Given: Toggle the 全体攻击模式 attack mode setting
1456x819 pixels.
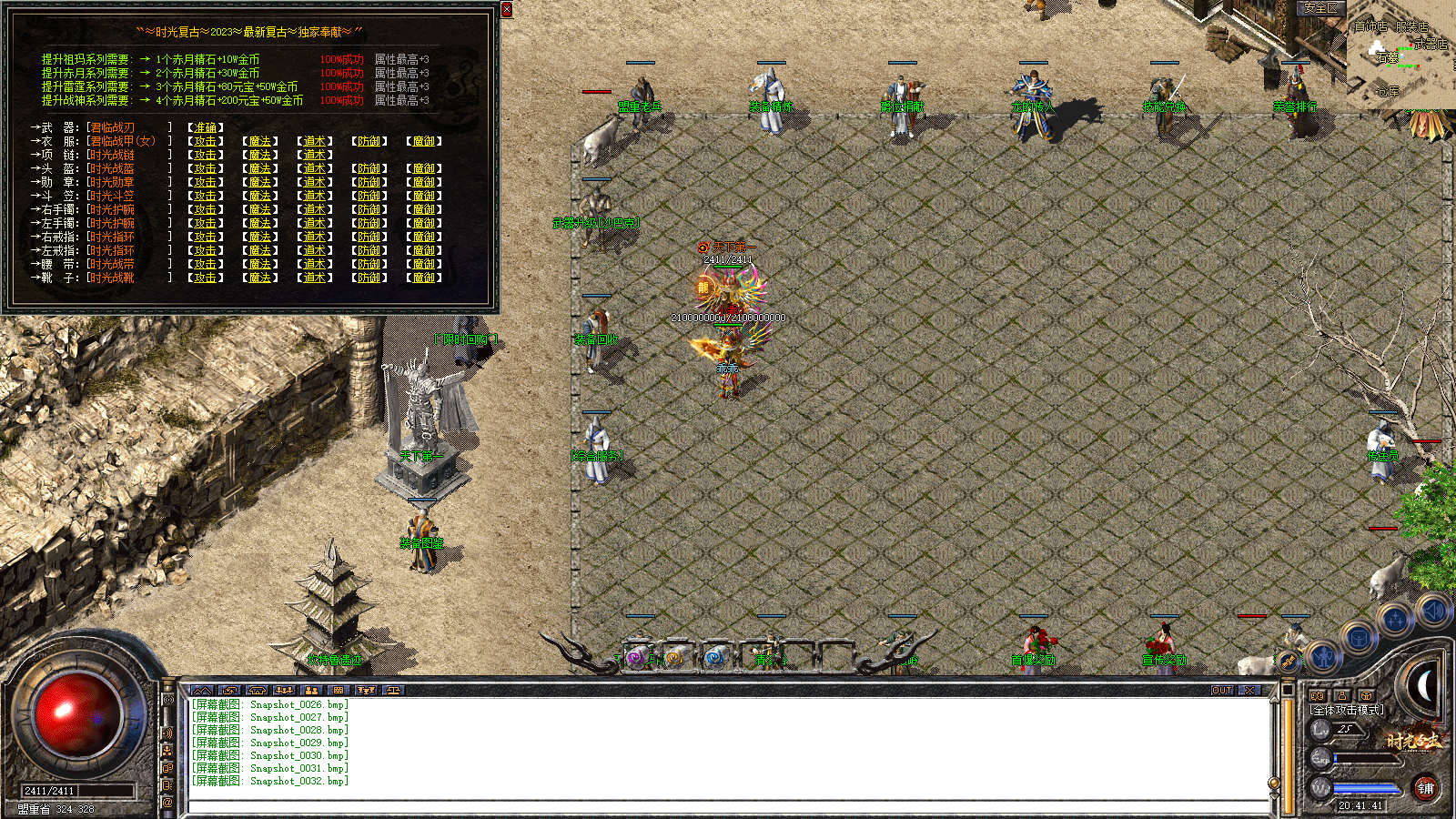Looking at the screenshot, I should click(x=1347, y=709).
